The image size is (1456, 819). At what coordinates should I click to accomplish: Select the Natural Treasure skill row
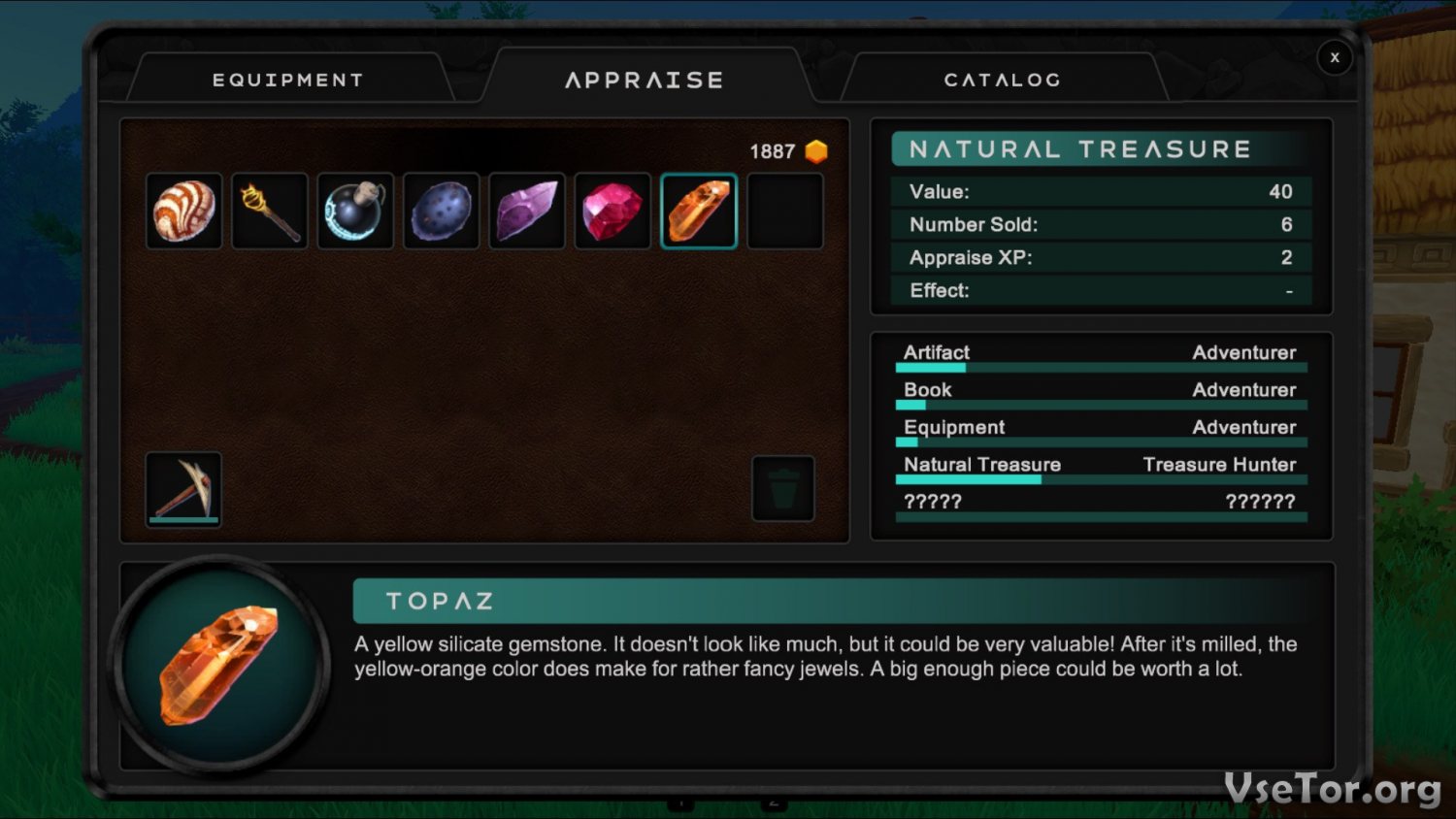(1100, 467)
